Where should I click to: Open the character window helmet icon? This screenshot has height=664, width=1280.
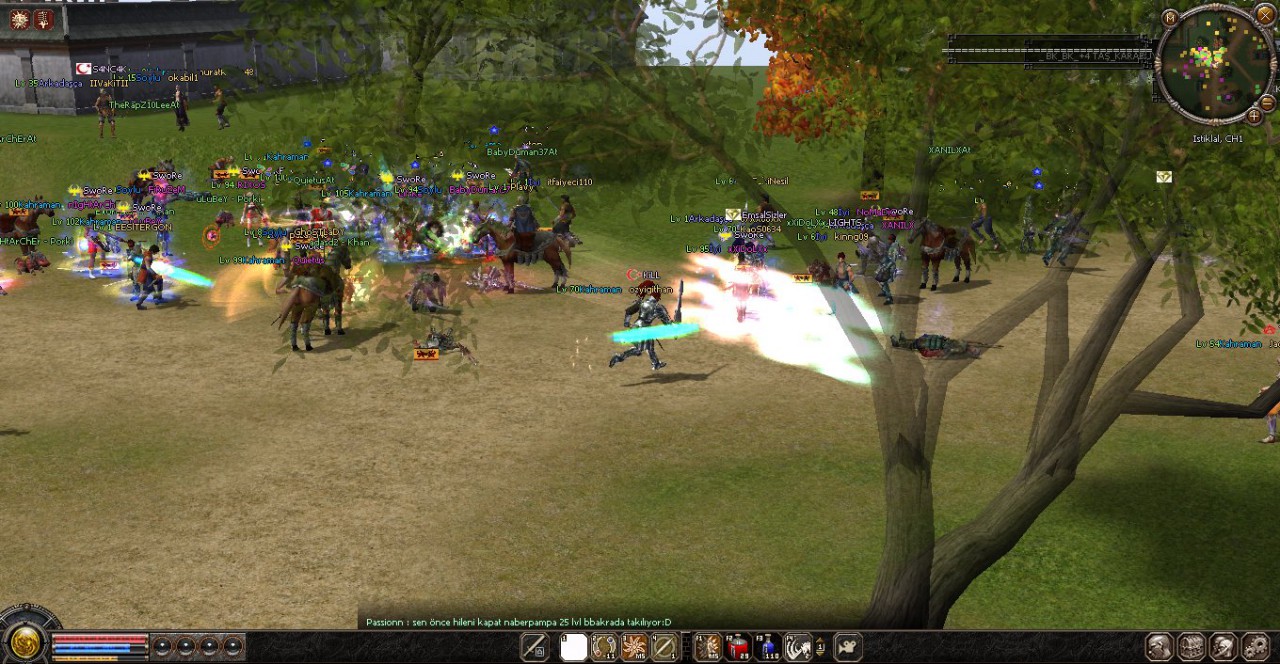click(x=1159, y=647)
